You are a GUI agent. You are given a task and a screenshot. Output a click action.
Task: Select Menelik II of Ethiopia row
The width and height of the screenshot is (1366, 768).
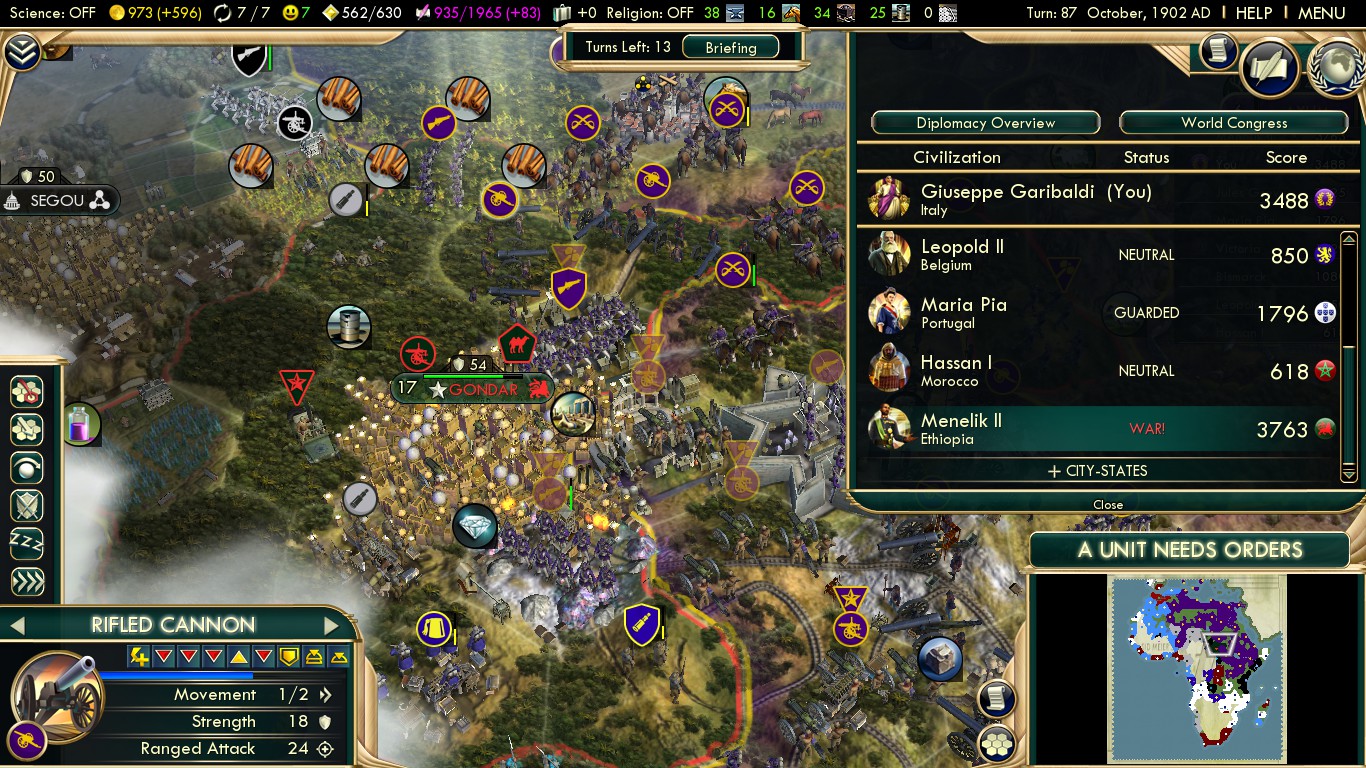(1100, 429)
